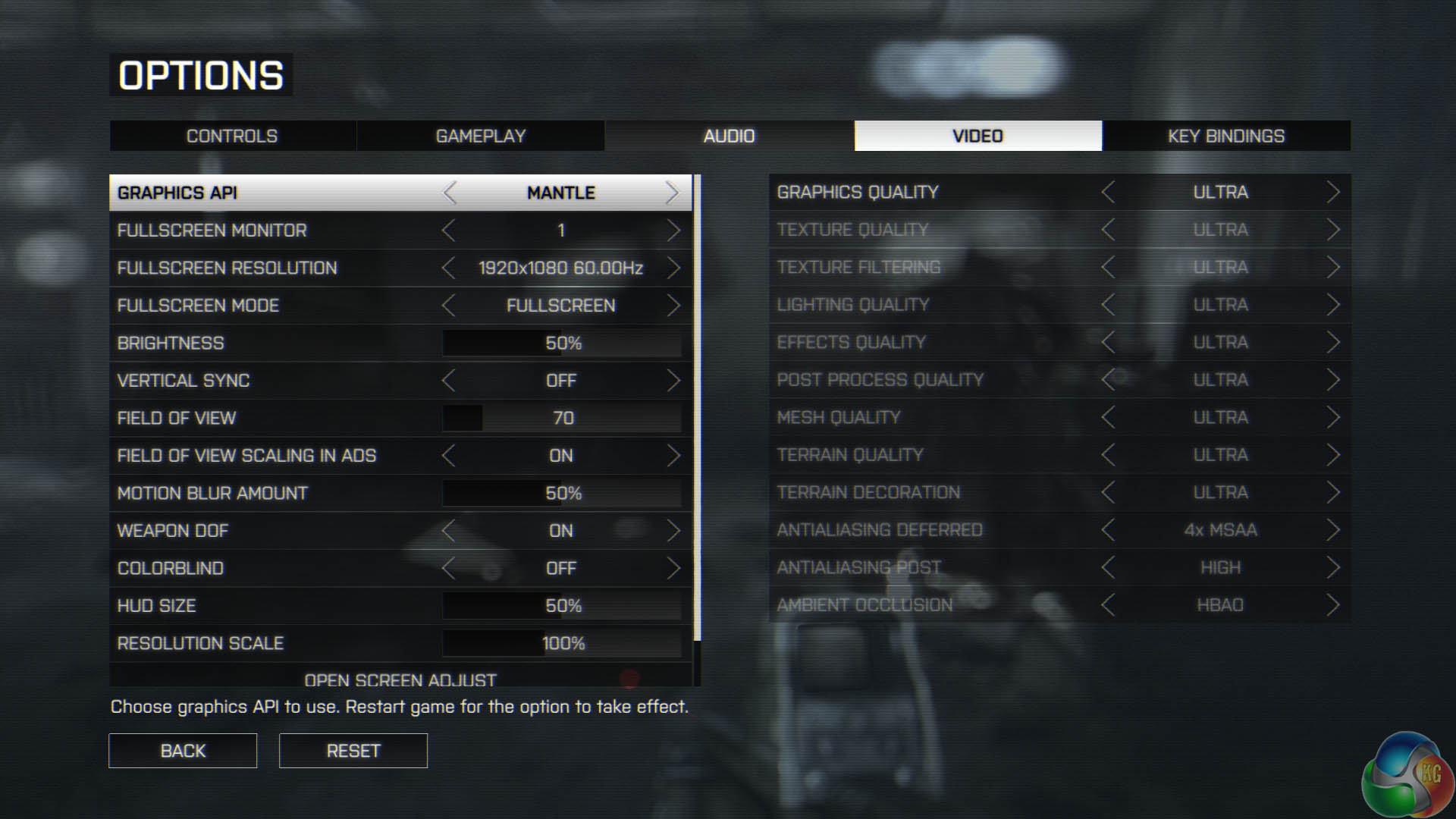
Task: Toggle Vertical Sync using right arrow
Action: (673, 381)
